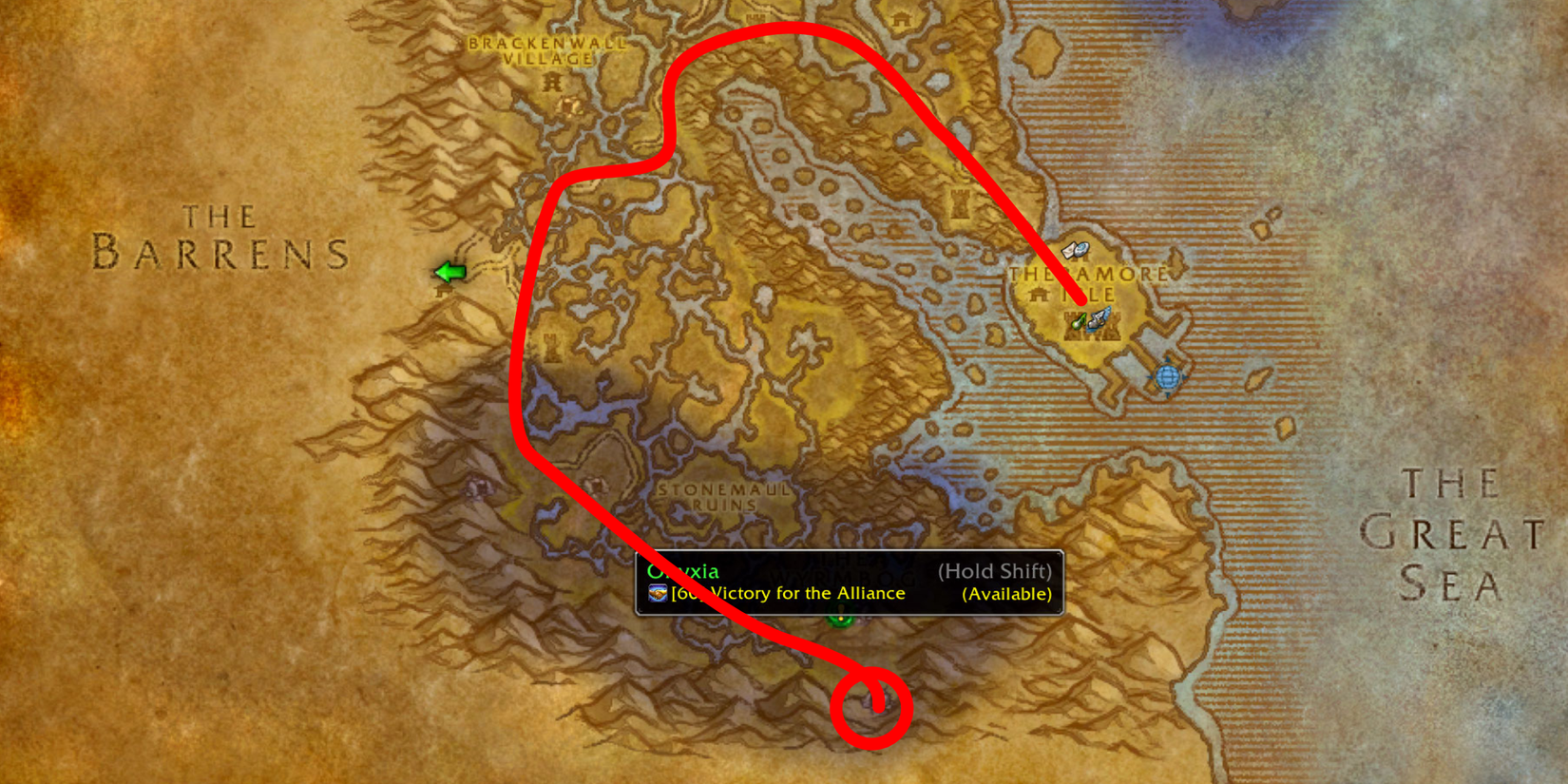
Task: Click the red circle at the route's endpoint
Action: tap(872, 708)
